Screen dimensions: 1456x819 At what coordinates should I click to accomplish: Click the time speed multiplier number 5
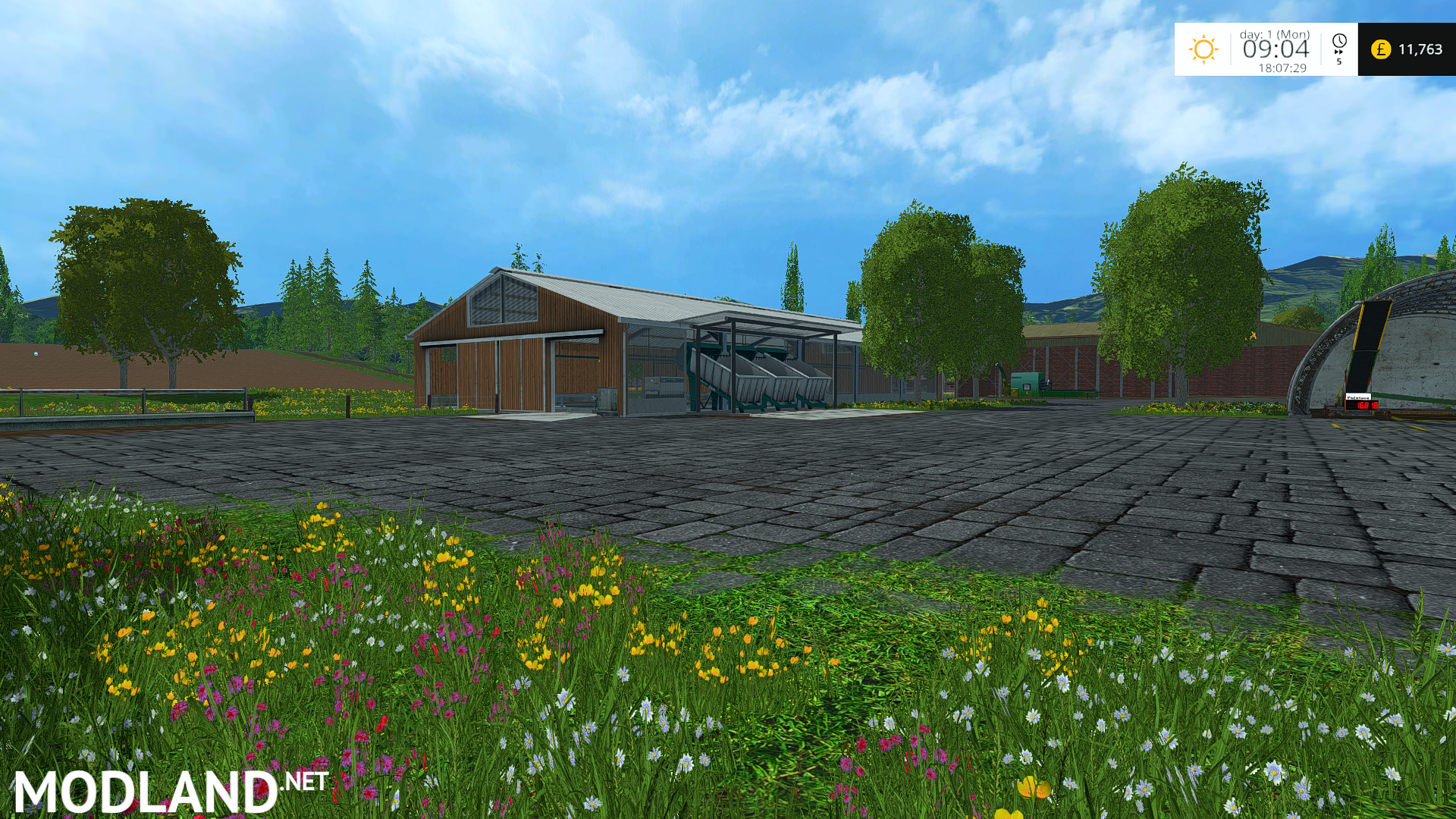click(x=1339, y=62)
